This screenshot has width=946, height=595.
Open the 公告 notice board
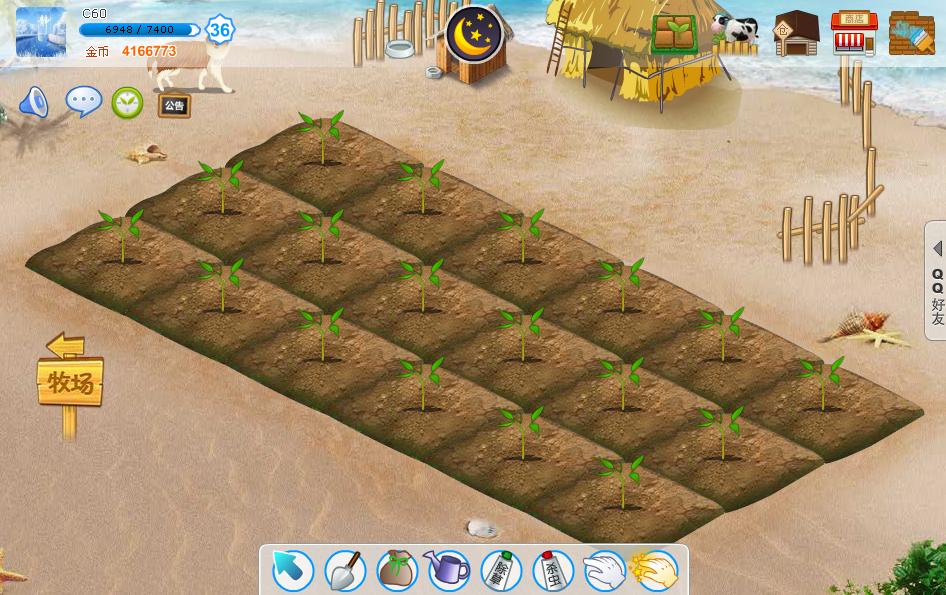click(174, 104)
